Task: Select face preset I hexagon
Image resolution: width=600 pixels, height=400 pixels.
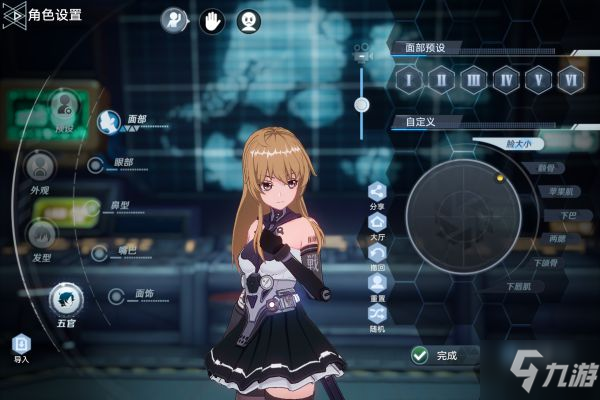Action: pos(410,79)
